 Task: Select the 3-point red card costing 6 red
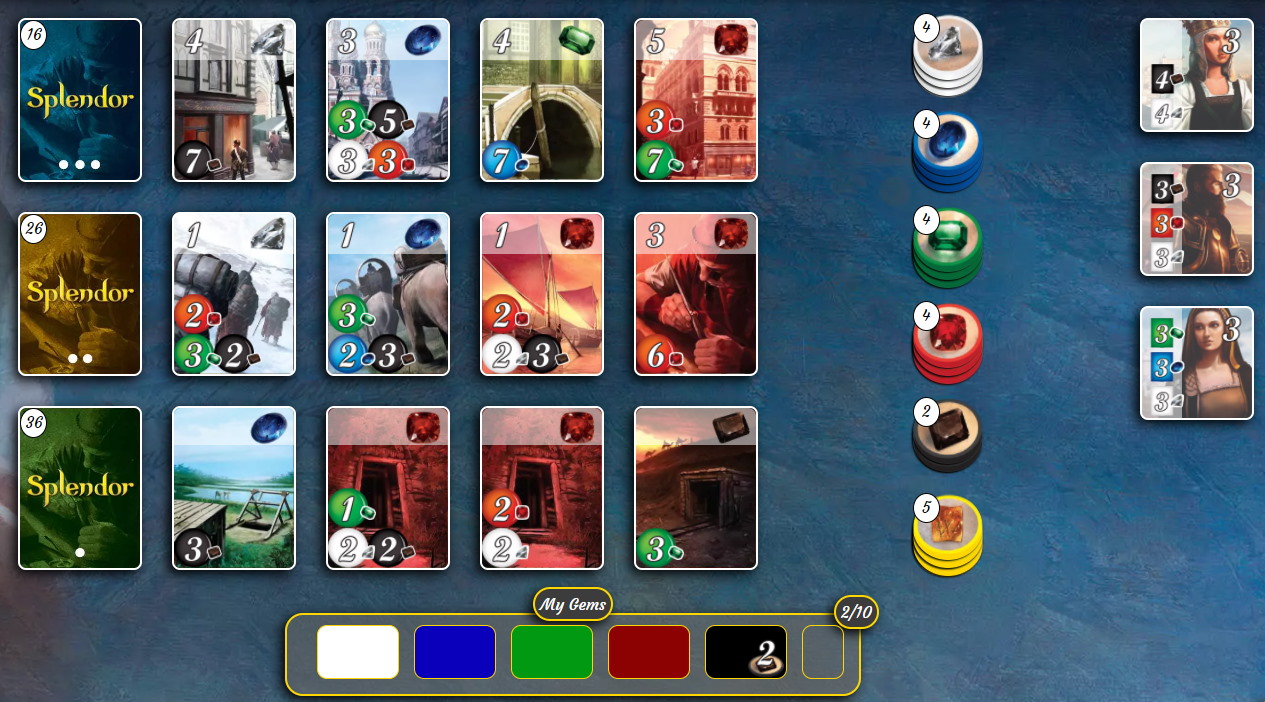(696, 294)
